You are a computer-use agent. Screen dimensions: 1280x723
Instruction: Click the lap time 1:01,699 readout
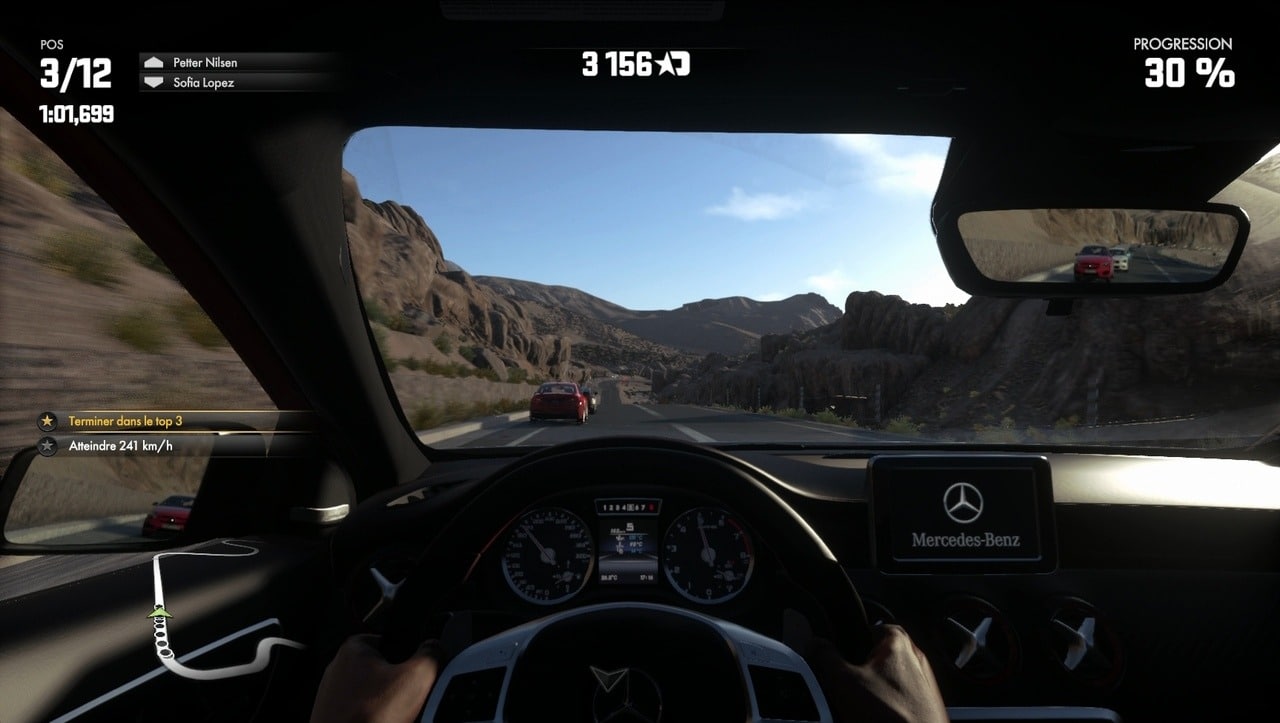[77, 114]
